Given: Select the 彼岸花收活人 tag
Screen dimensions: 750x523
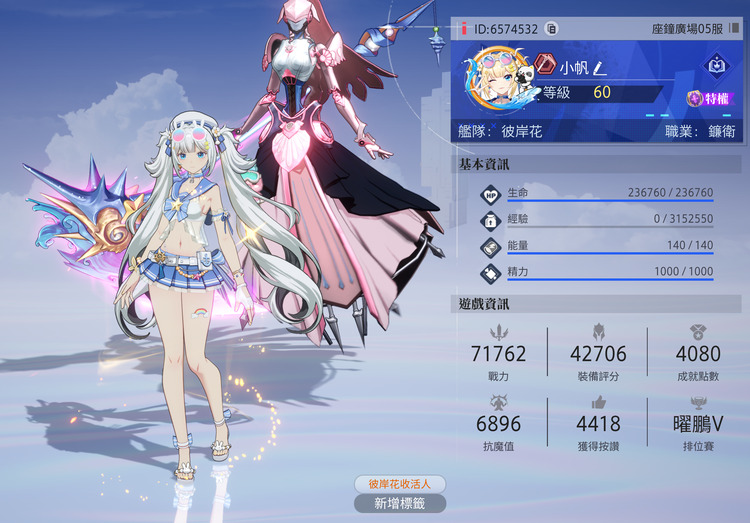Looking at the screenshot, I should pyautogui.click(x=399, y=484).
